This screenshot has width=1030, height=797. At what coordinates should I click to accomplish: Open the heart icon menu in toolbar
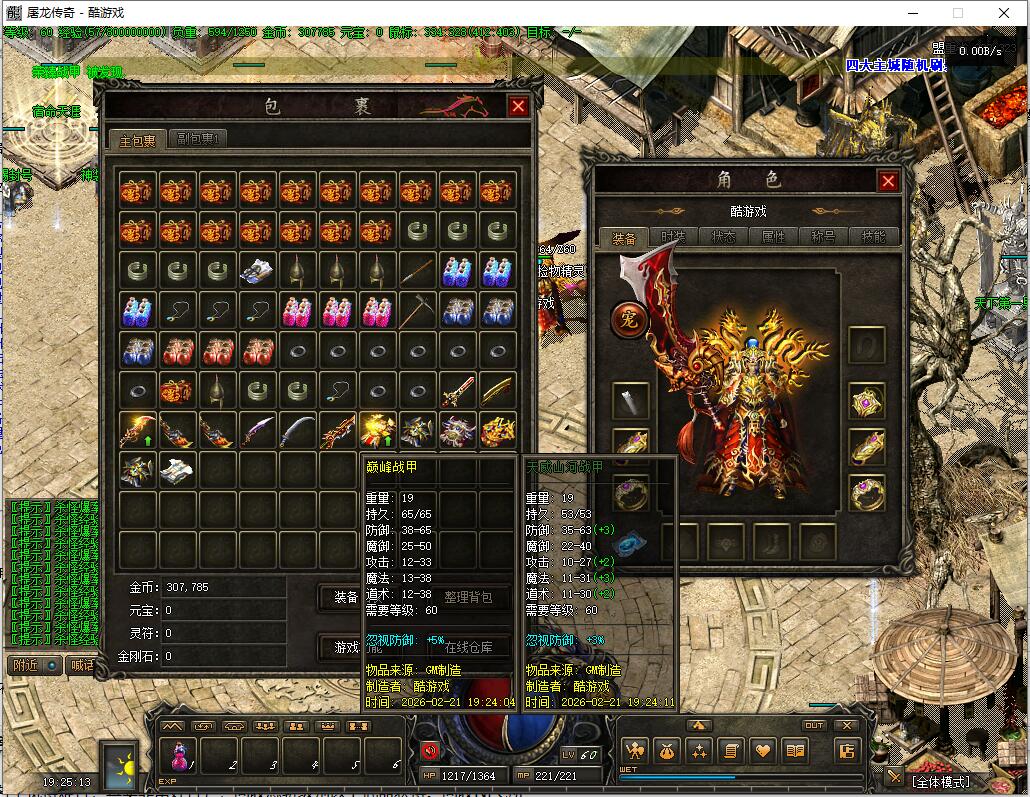click(763, 751)
